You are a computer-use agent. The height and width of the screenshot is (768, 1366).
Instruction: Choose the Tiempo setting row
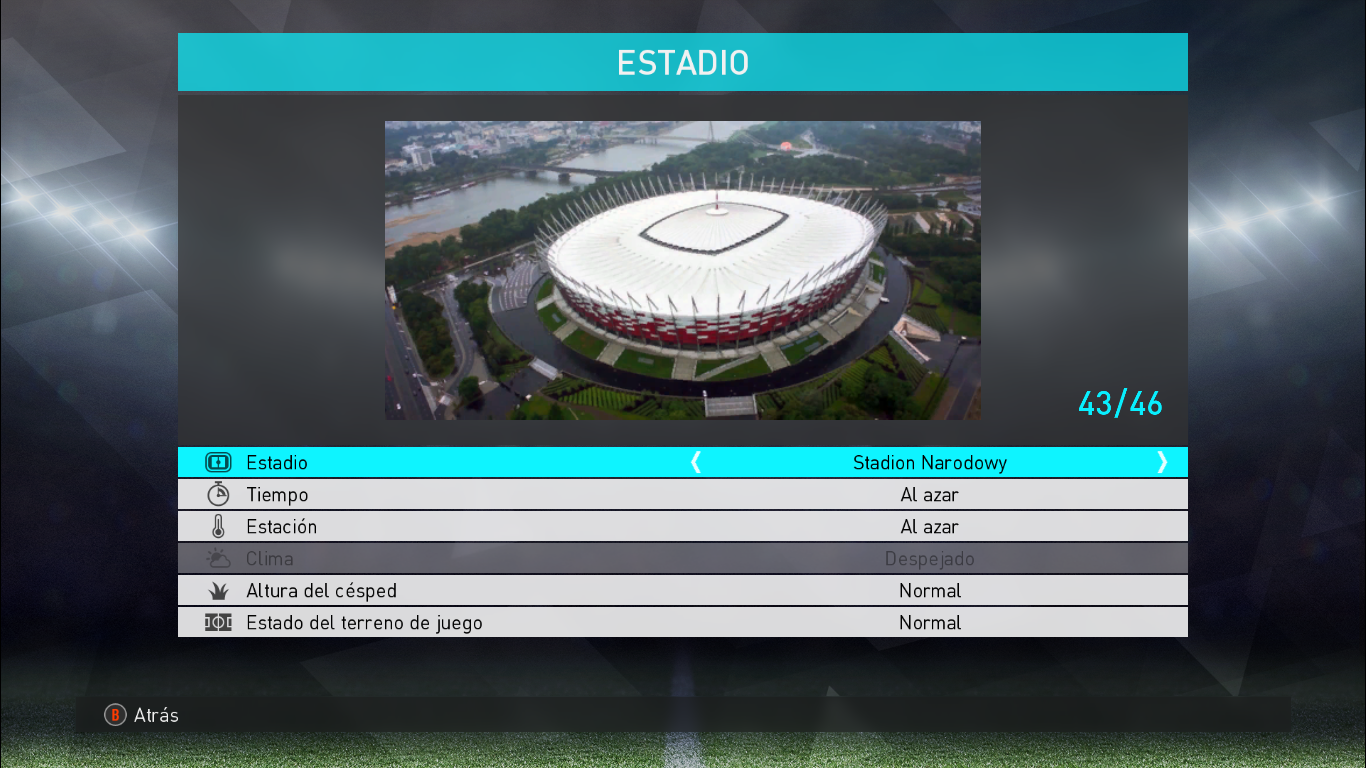coord(682,495)
